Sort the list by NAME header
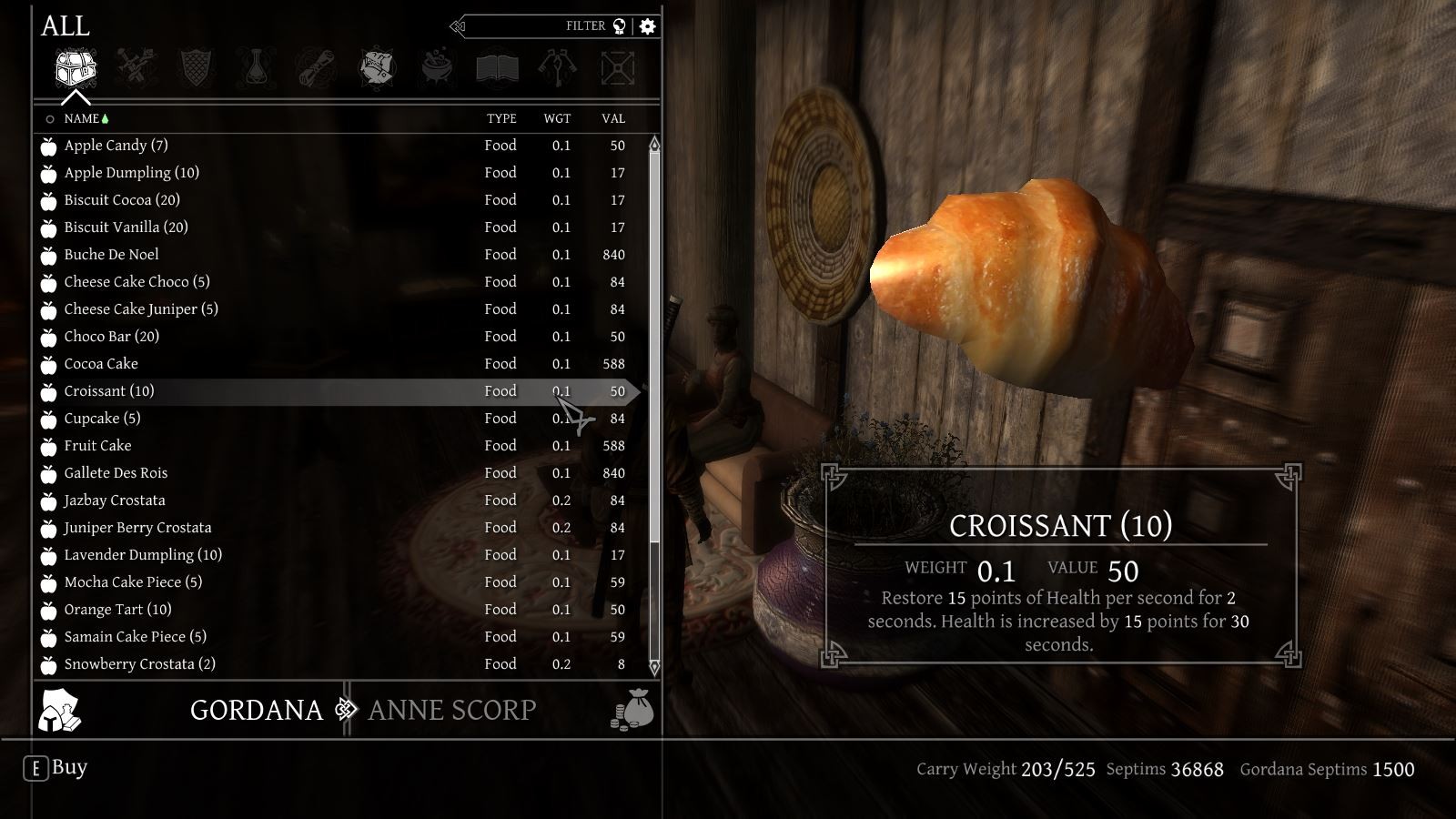 pos(81,119)
